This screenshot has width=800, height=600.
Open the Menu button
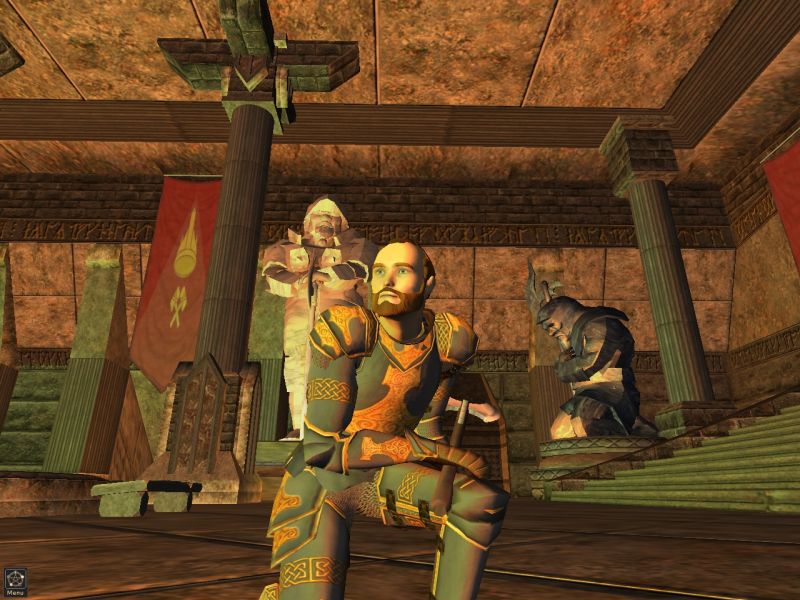pos(14,581)
